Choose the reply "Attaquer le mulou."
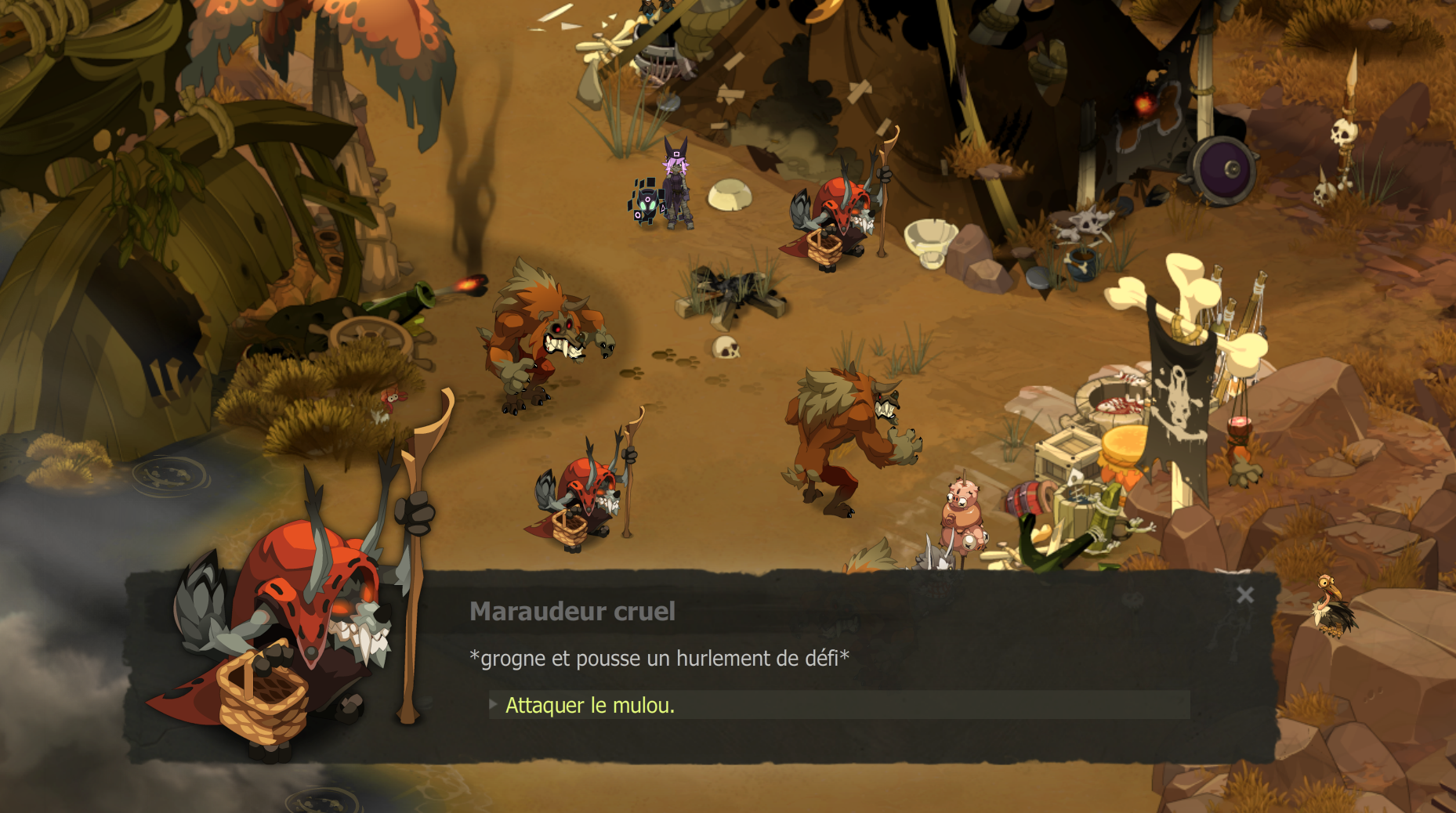Screen dimensions: 1456x813 589,705
